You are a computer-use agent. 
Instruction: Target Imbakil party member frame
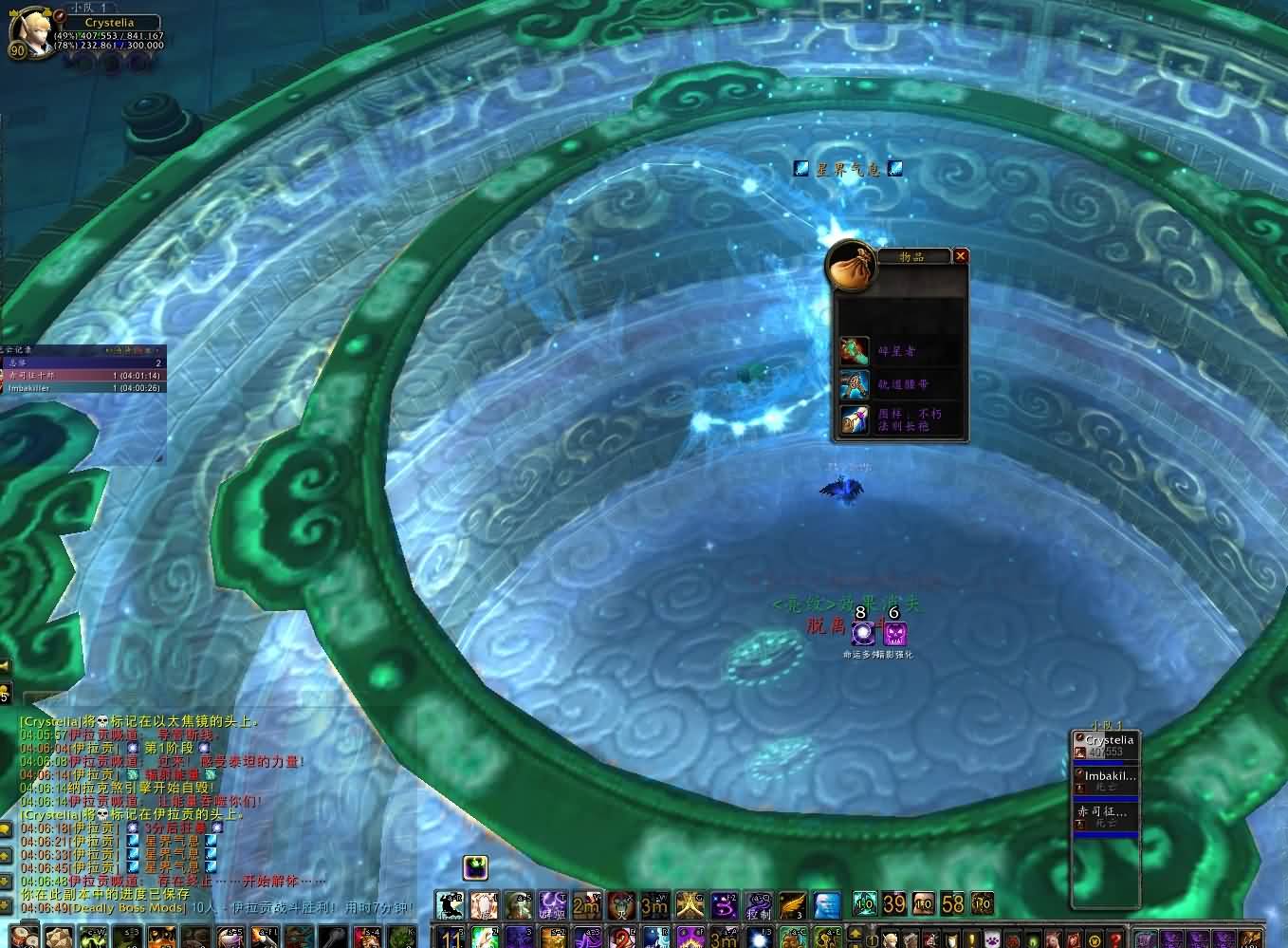click(x=1105, y=781)
